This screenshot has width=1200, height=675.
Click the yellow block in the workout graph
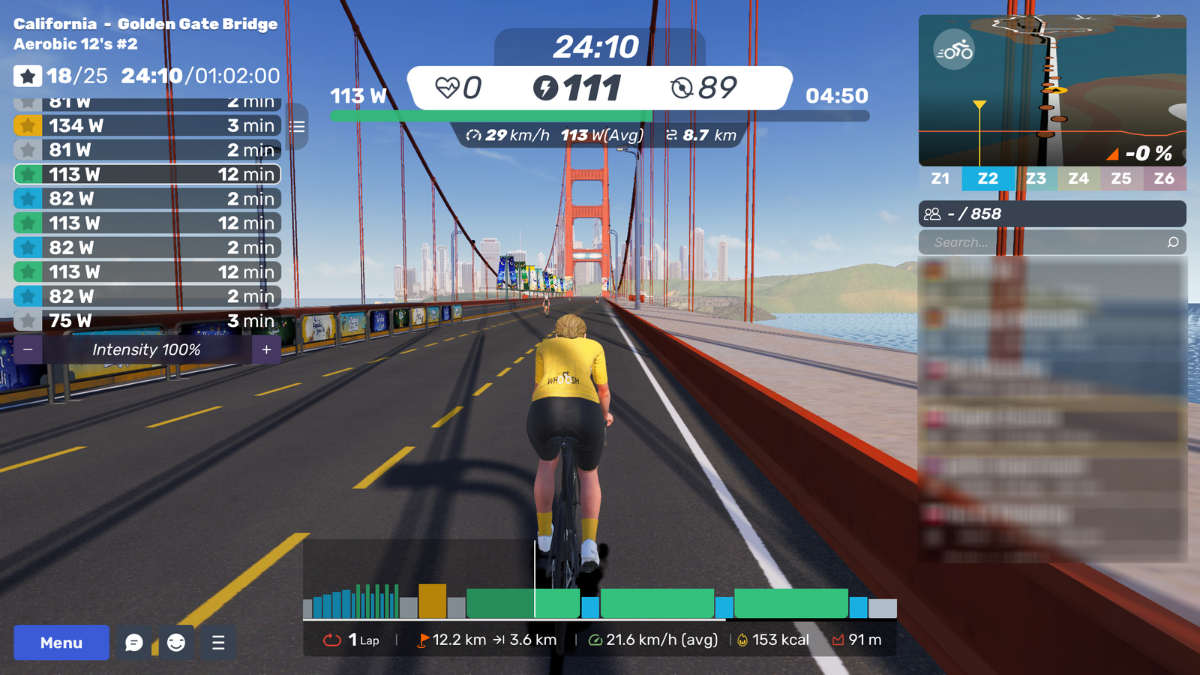tap(432, 601)
